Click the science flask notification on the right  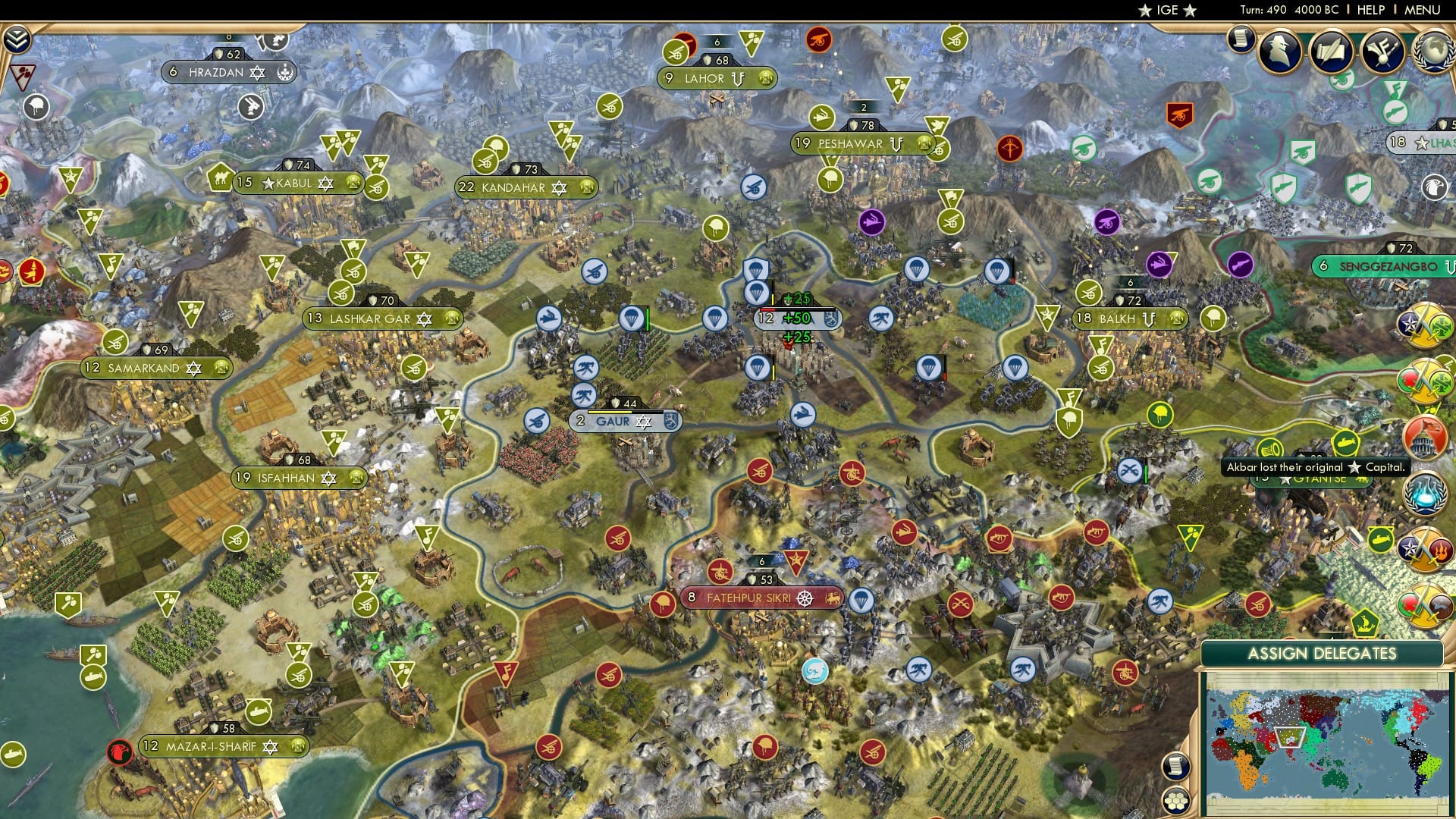pyautogui.click(x=1424, y=493)
